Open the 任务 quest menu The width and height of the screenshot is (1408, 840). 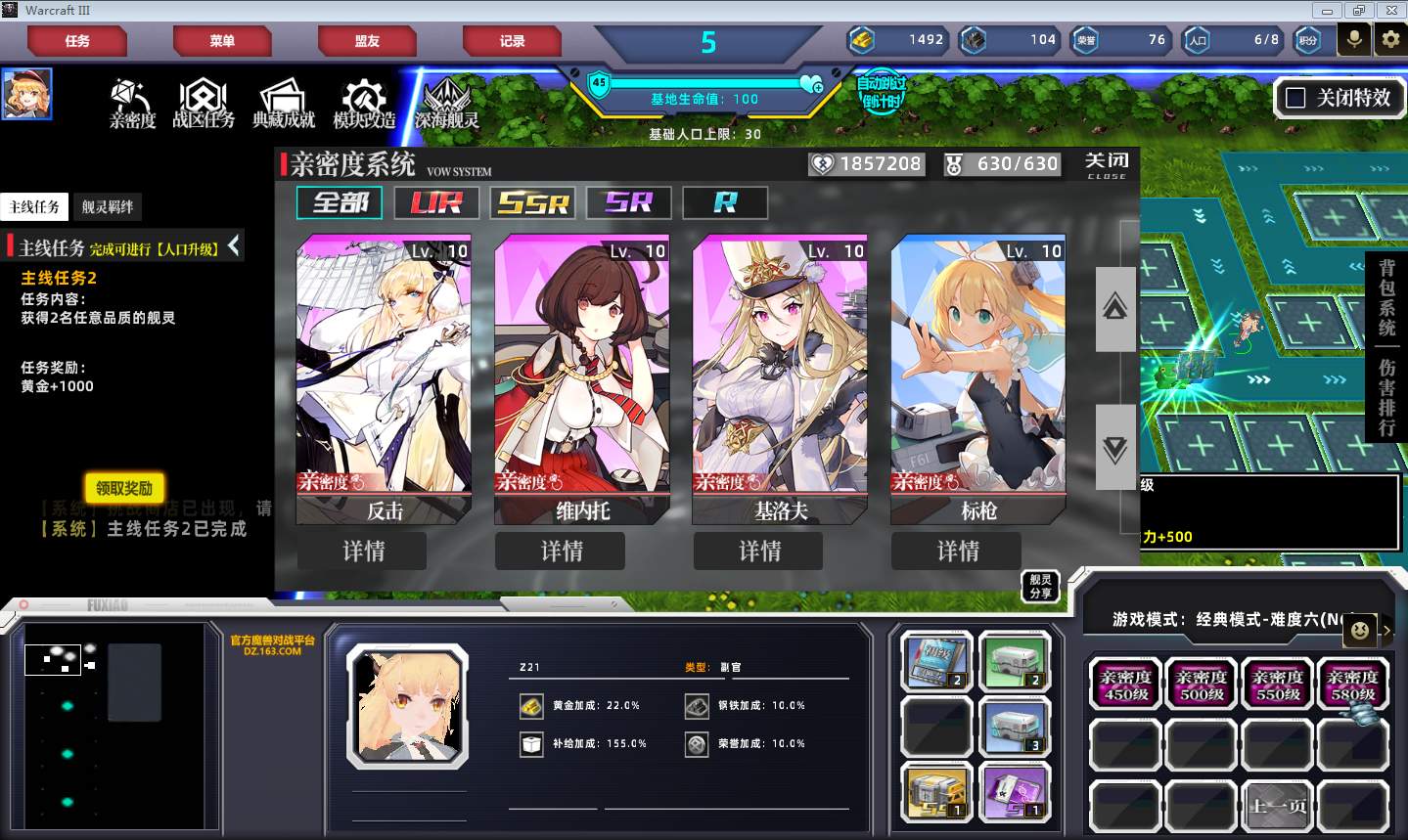click(x=77, y=41)
